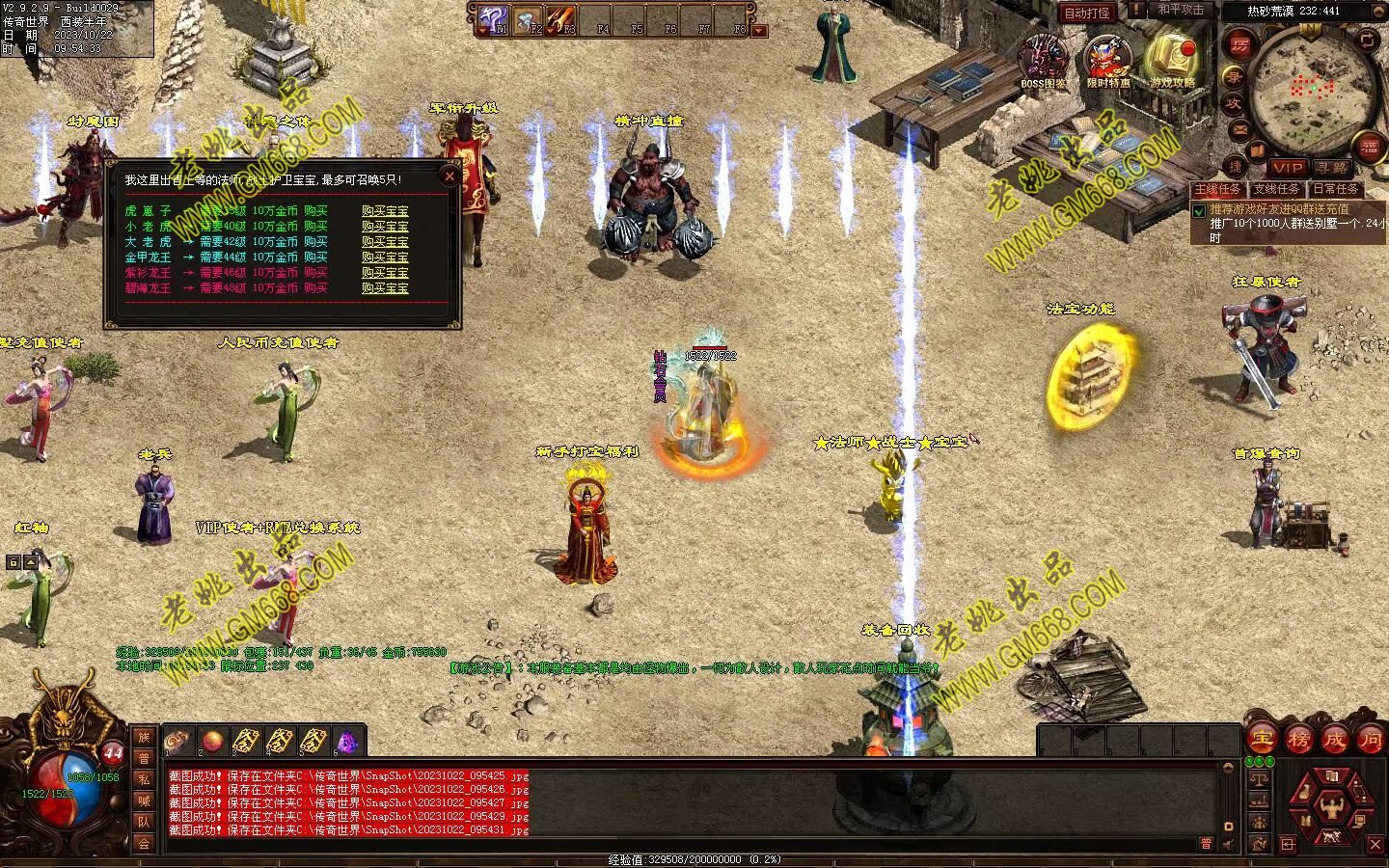1389x868 pixels.
Task: Buy the 碧海龙王 pet via 购买宝宝
Action: click(385, 288)
